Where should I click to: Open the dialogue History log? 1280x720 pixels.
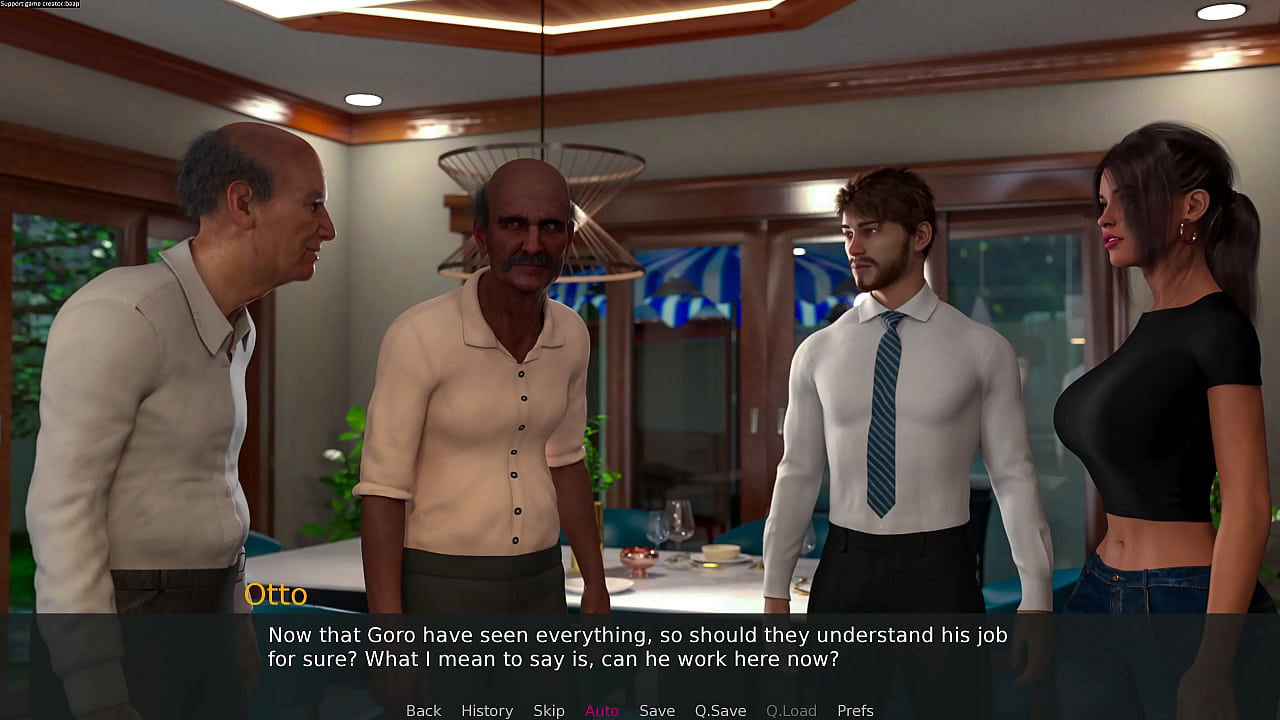click(x=487, y=710)
